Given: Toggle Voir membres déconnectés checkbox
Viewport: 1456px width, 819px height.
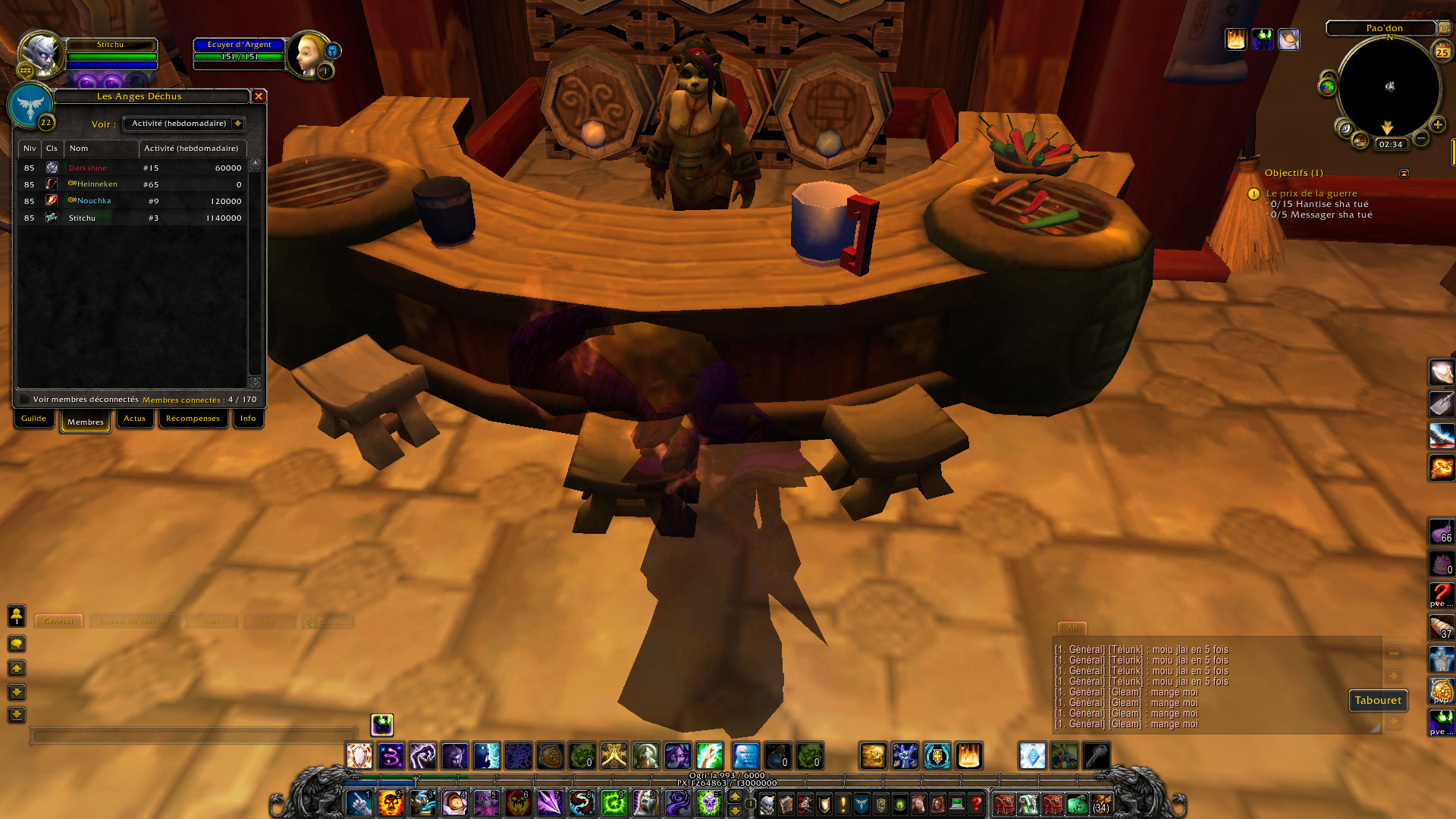Looking at the screenshot, I should pyautogui.click(x=25, y=400).
